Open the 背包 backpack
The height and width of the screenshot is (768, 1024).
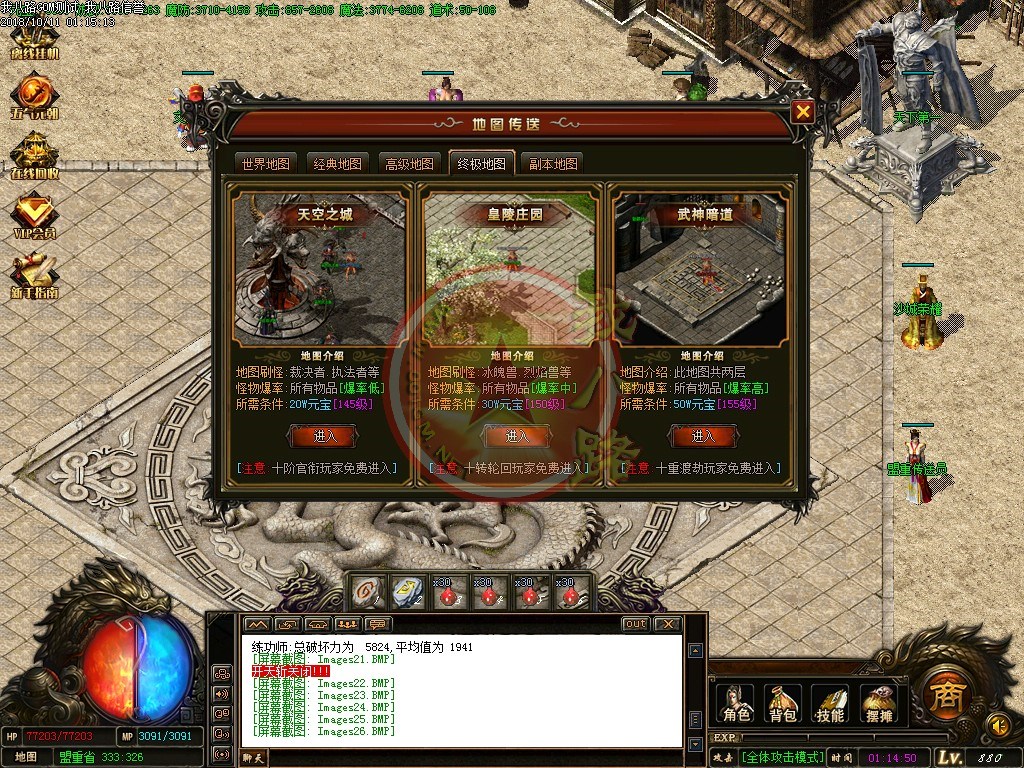point(783,703)
